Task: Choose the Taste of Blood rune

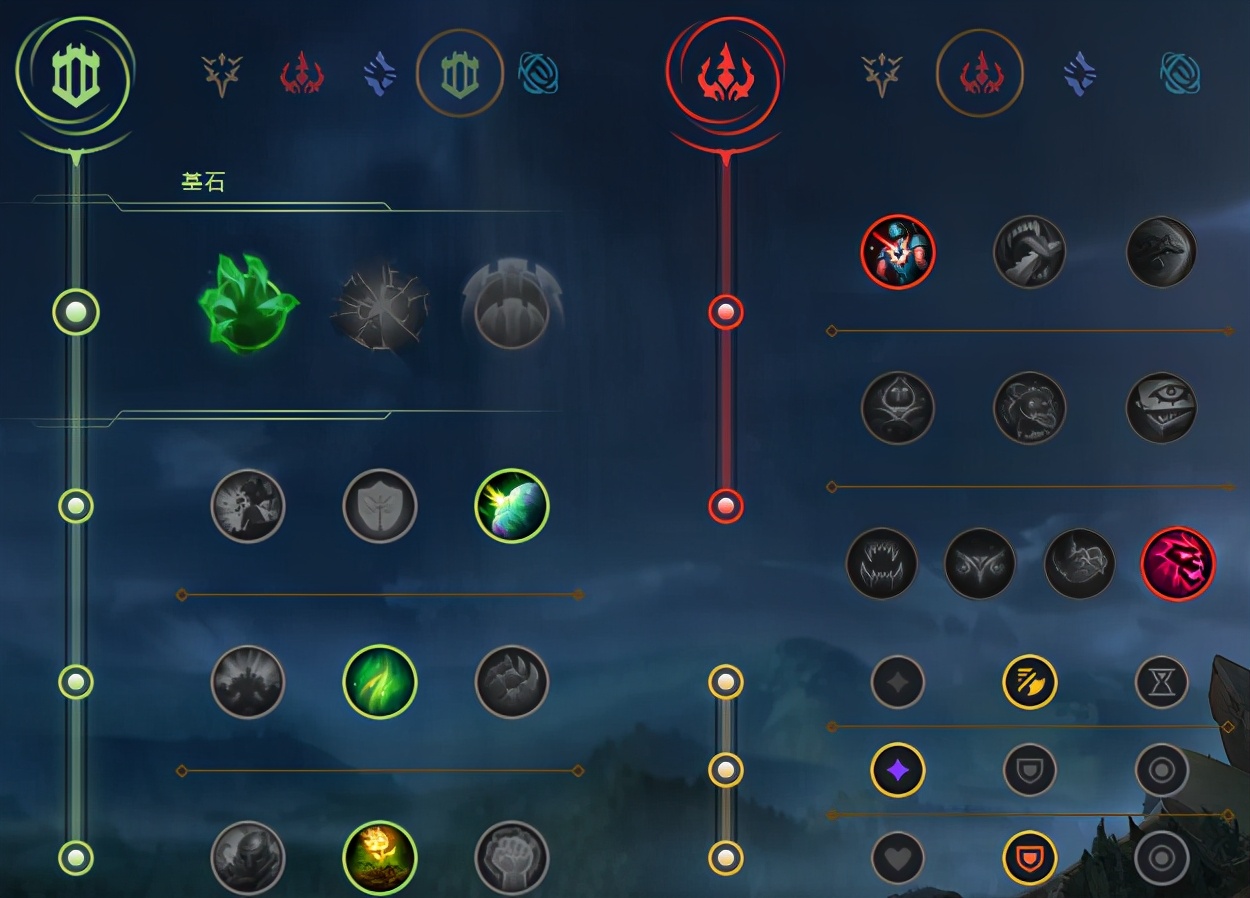Action: (1029, 251)
